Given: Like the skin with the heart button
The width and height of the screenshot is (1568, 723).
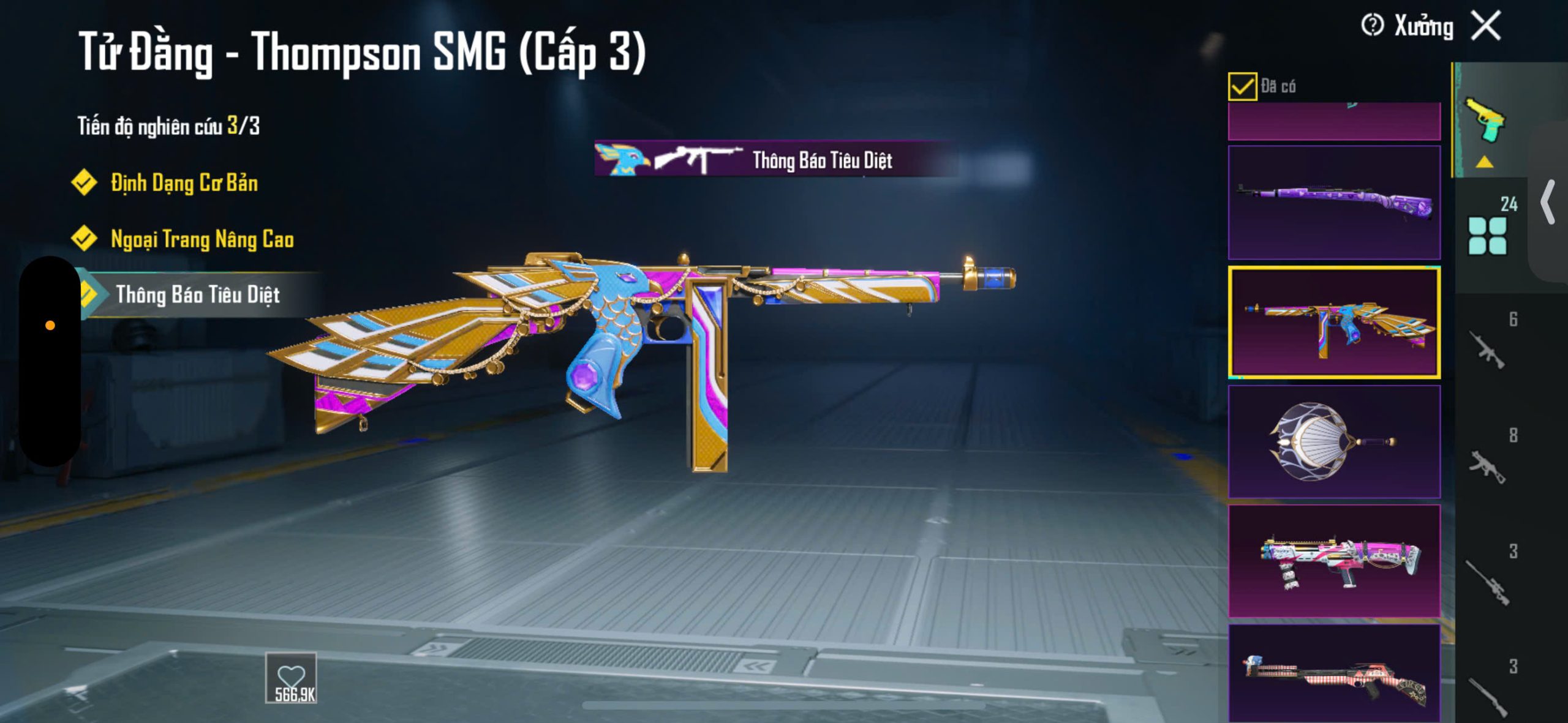Looking at the screenshot, I should tap(291, 678).
